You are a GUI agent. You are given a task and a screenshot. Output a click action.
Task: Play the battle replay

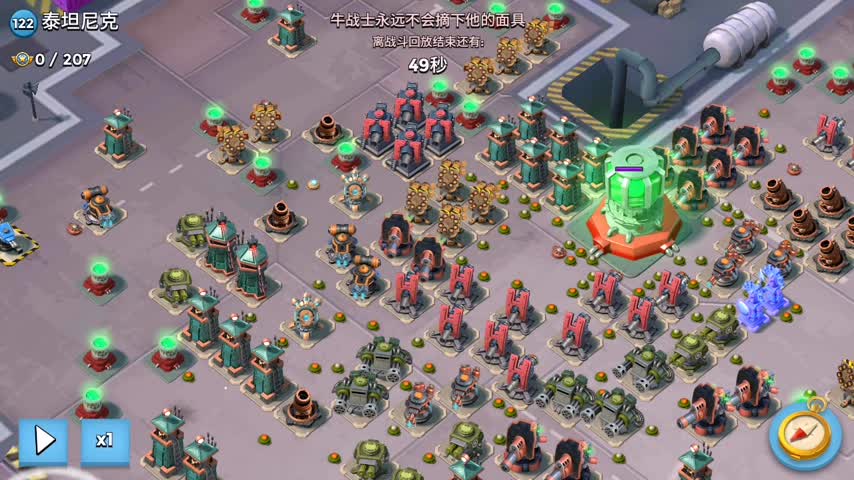pyautogui.click(x=43, y=441)
